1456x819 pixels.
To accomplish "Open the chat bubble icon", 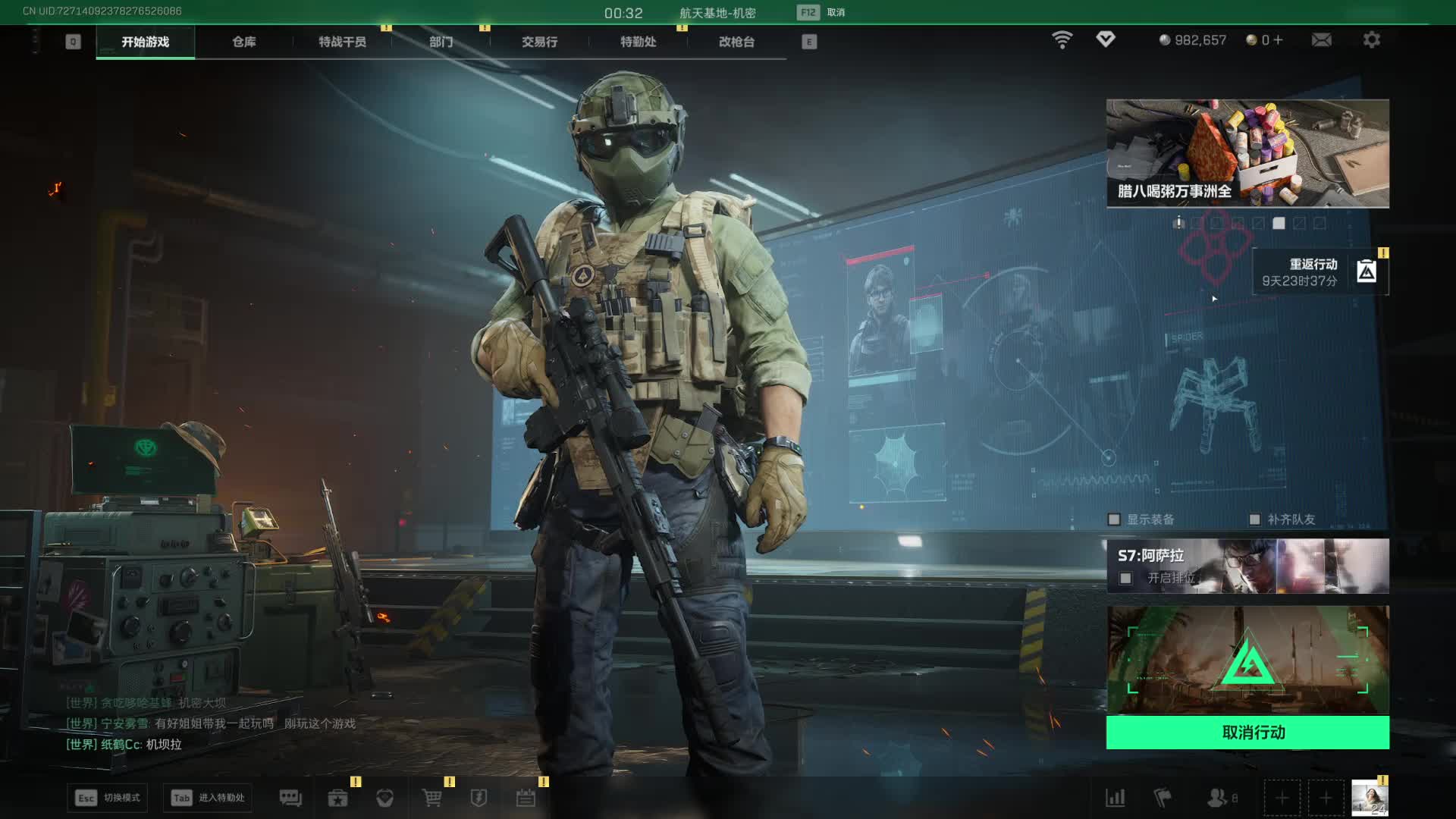I will [290, 798].
